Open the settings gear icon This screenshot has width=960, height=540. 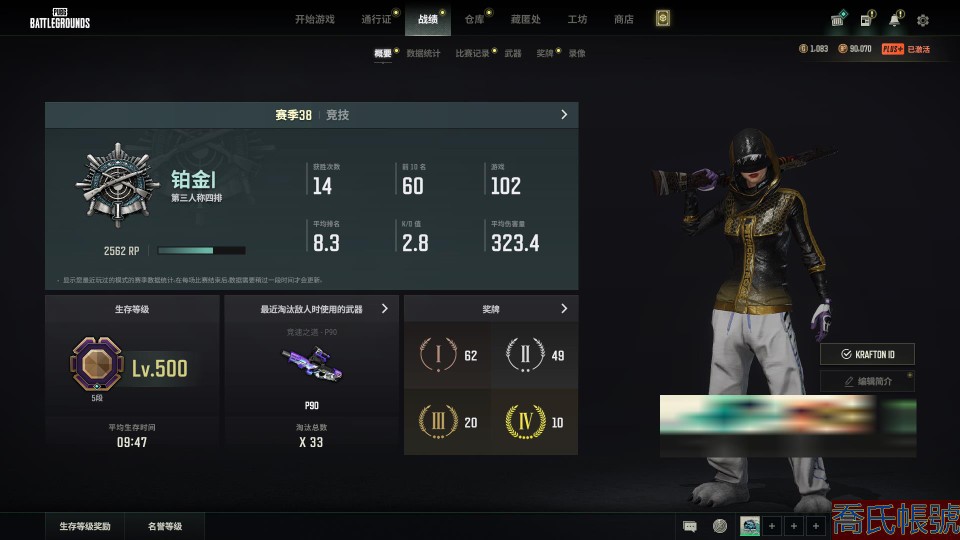coord(922,20)
